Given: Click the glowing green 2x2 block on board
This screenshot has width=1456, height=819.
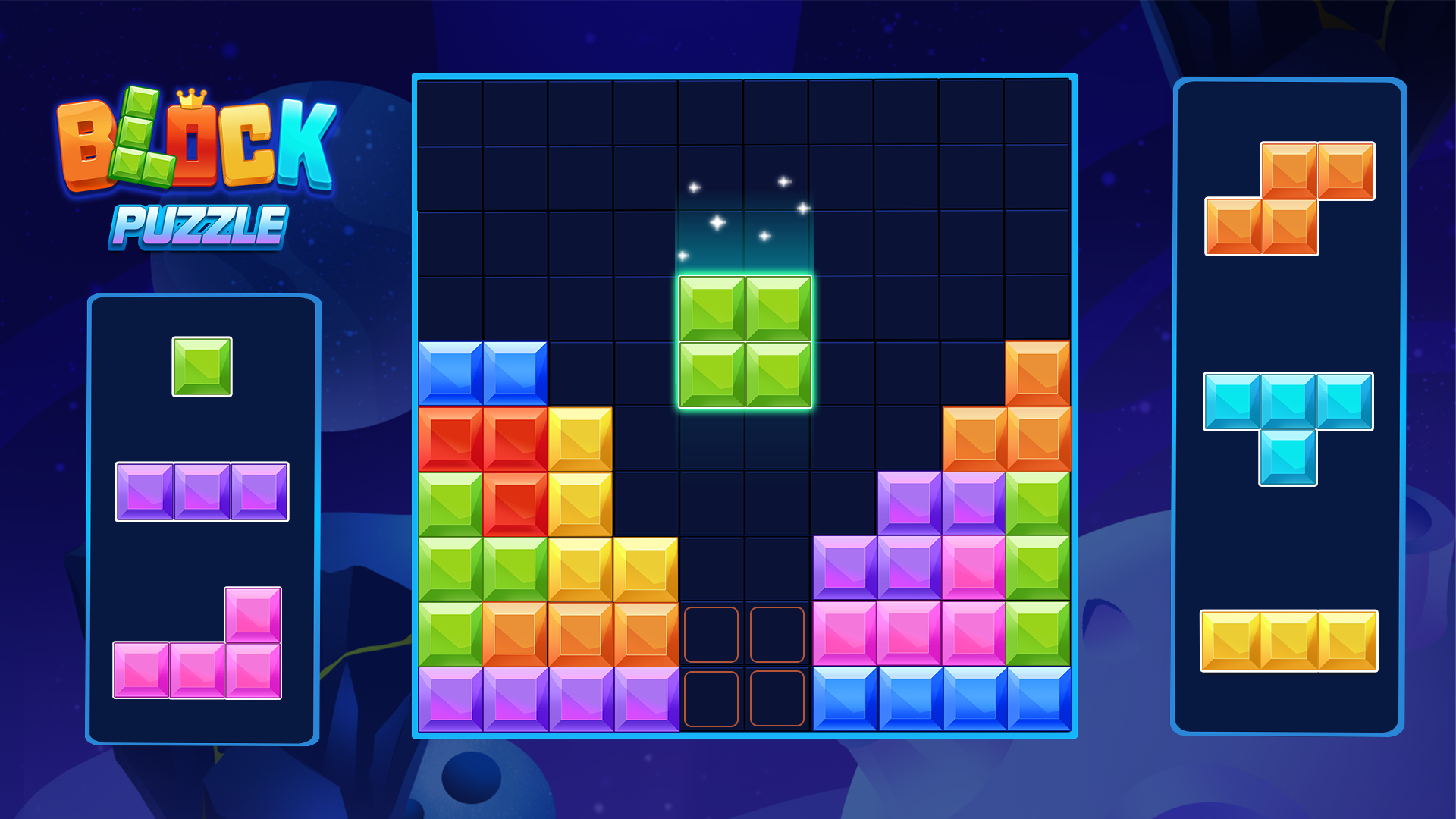Looking at the screenshot, I should [x=745, y=343].
